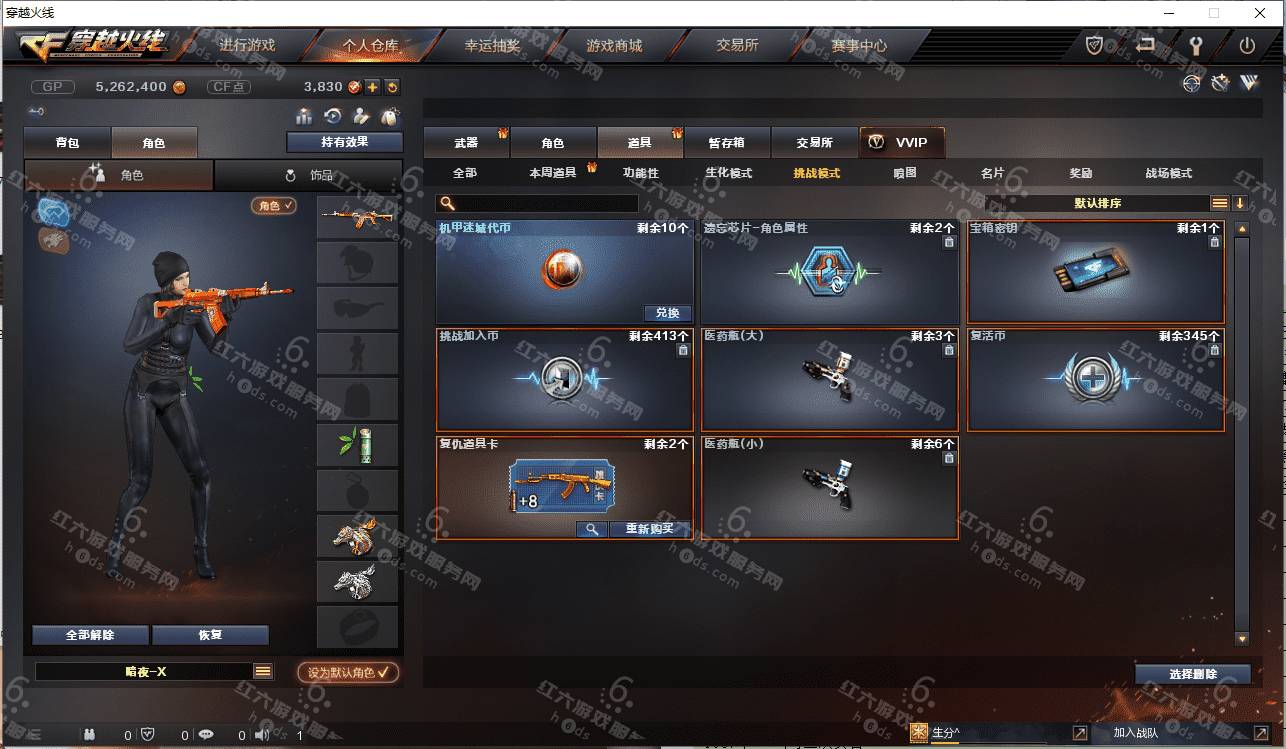Choose the 医药瓶(大) item tile
1286x749 pixels.
[829, 380]
